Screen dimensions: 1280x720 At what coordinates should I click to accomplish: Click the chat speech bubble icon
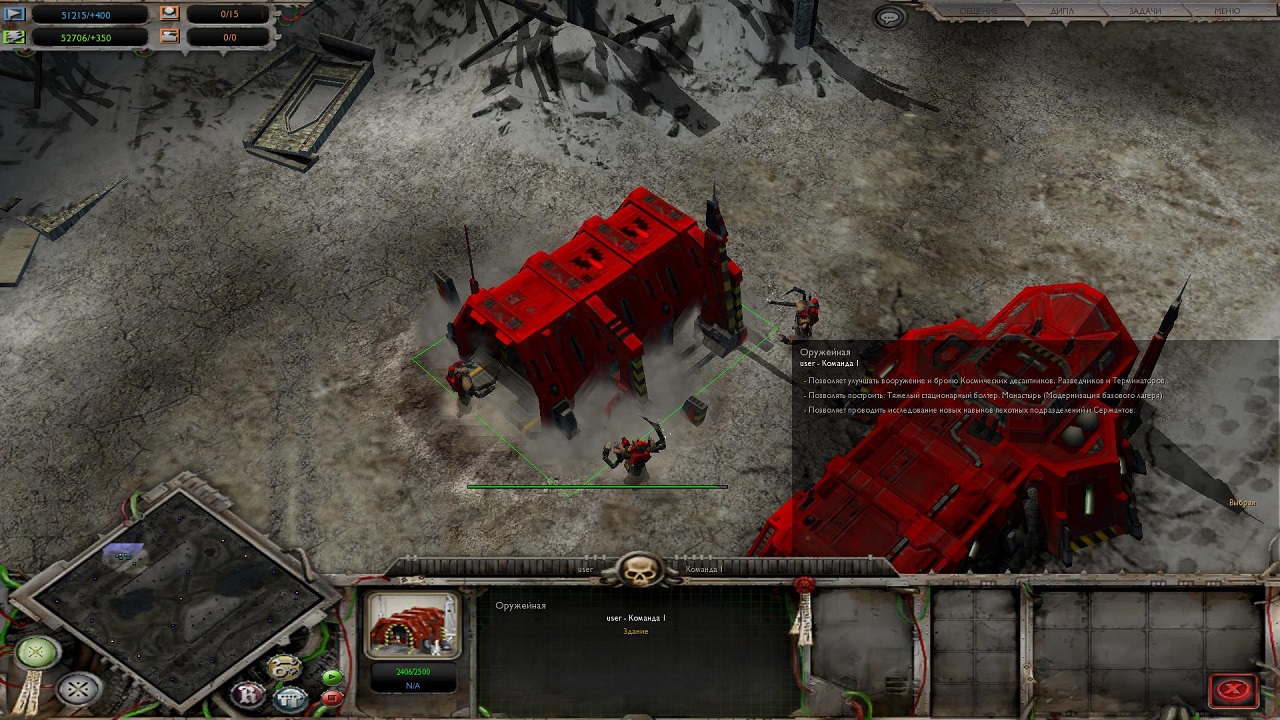pos(888,17)
